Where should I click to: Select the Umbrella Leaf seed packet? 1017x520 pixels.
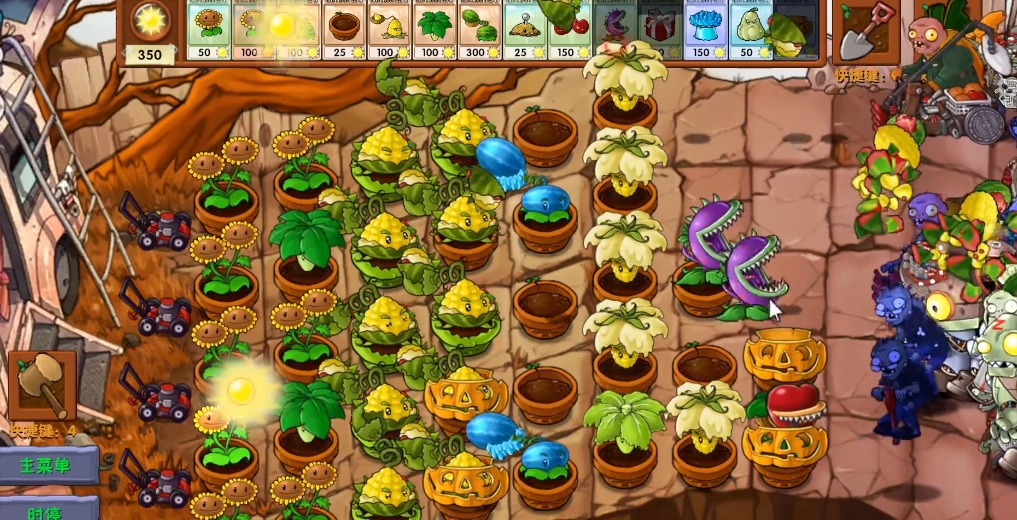click(432, 28)
